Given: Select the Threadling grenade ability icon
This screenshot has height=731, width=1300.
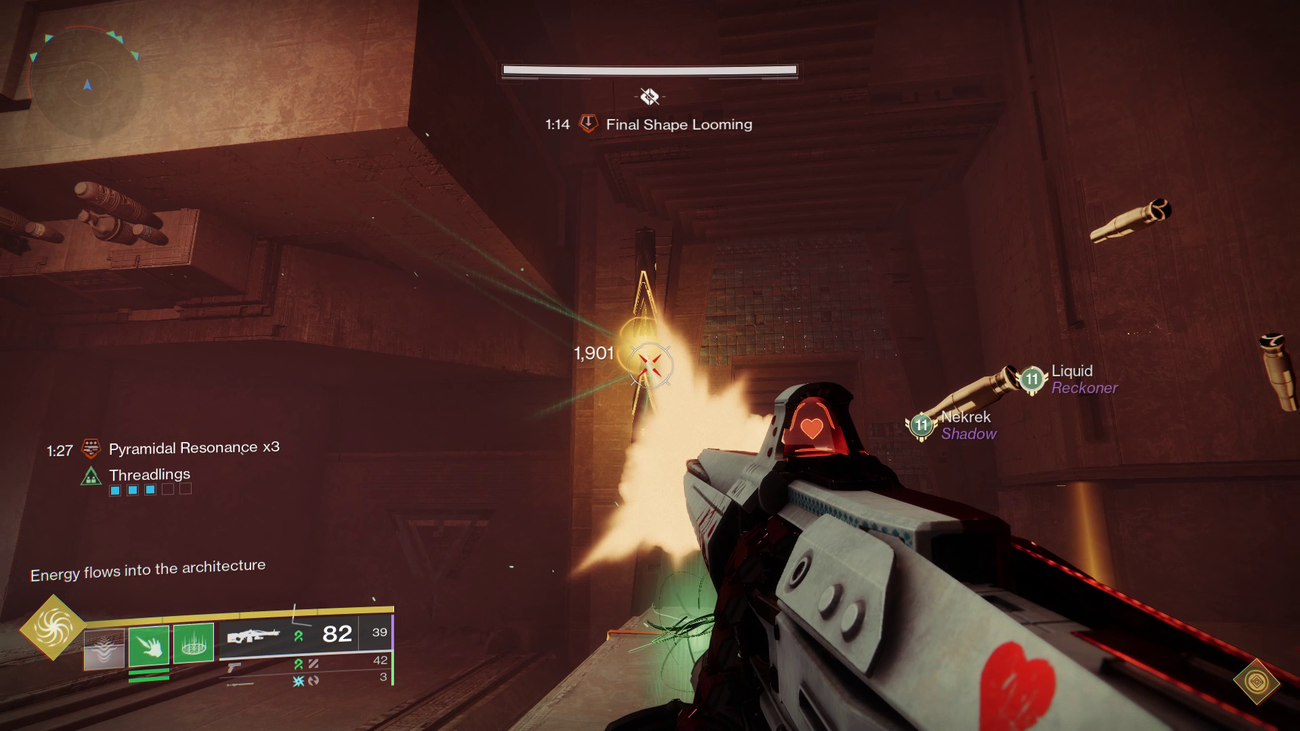Looking at the screenshot, I should [192, 643].
